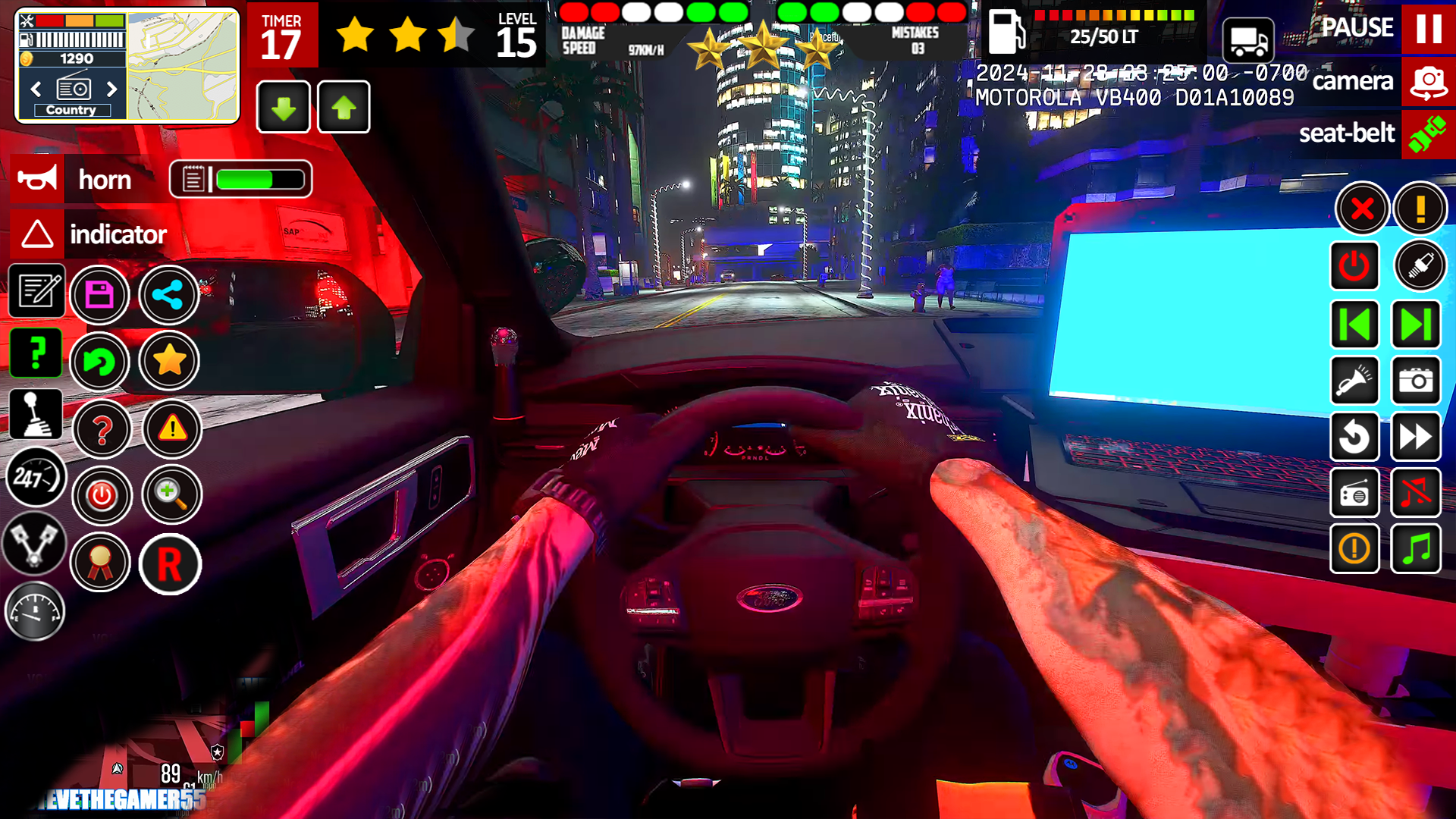Open the minimap left arrow selector
Image resolution: width=1456 pixels, height=819 pixels.
pos(35,89)
